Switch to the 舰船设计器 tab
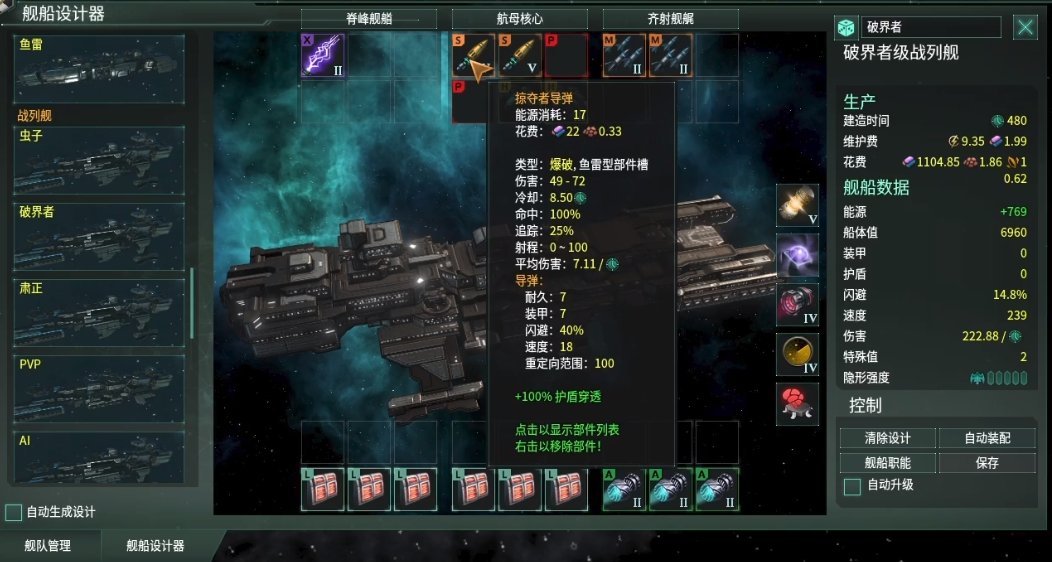This screenshot has width=1052, height=562. coord(155,546)
